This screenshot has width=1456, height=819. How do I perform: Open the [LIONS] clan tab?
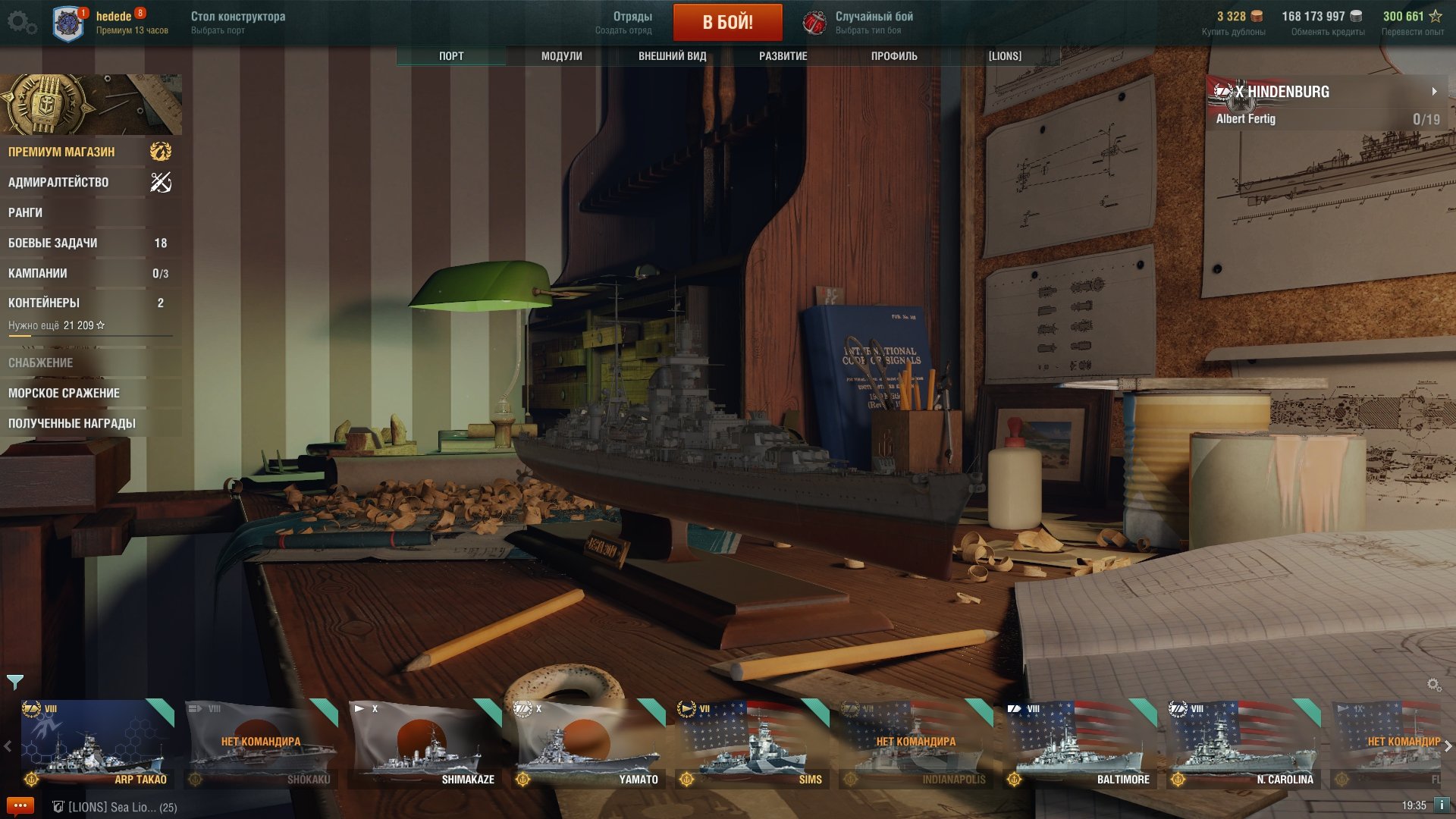[x=1005, y=56]
